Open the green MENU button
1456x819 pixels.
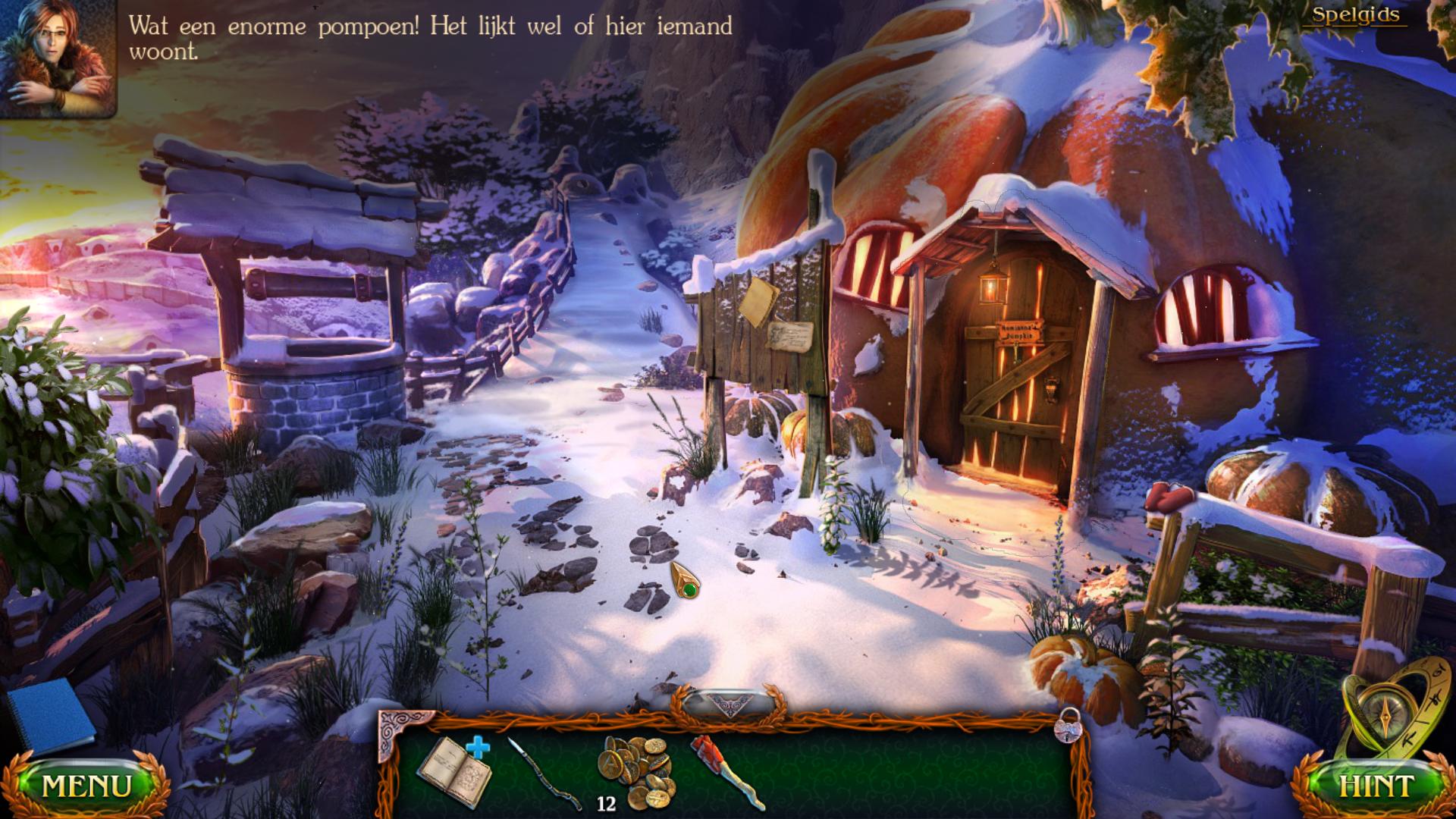click(x=86, y=786)
